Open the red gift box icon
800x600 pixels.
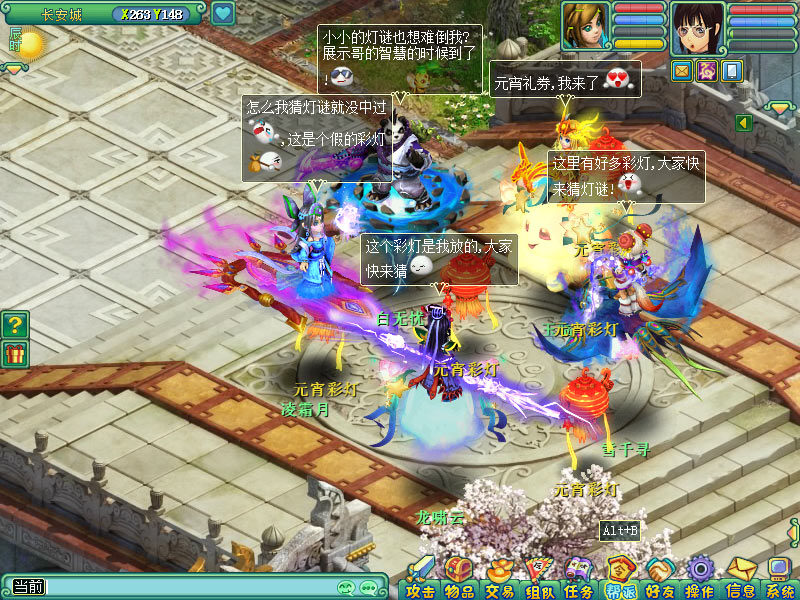[15, 353]
